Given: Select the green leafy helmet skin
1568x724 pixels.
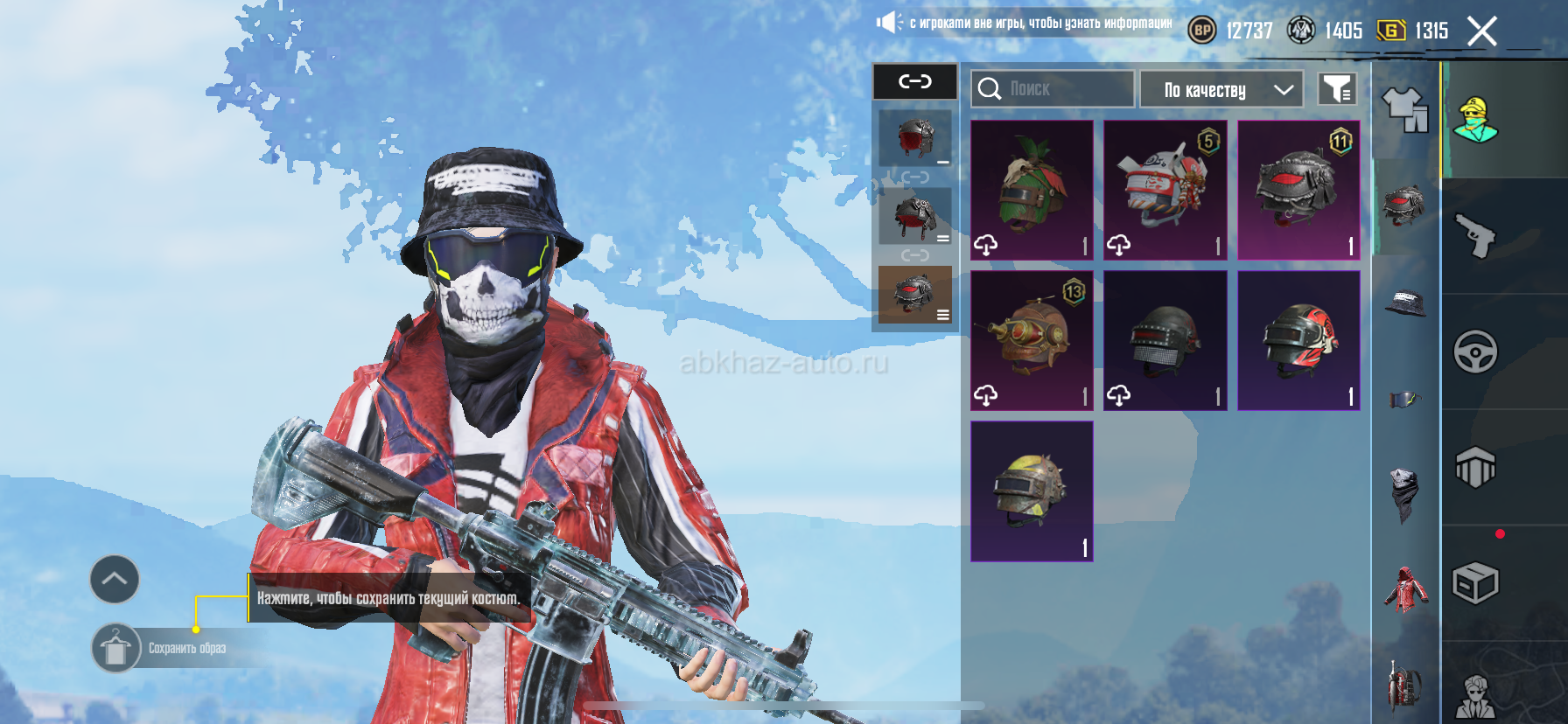Looking at the screenshot, I should tap(1032, 190).
